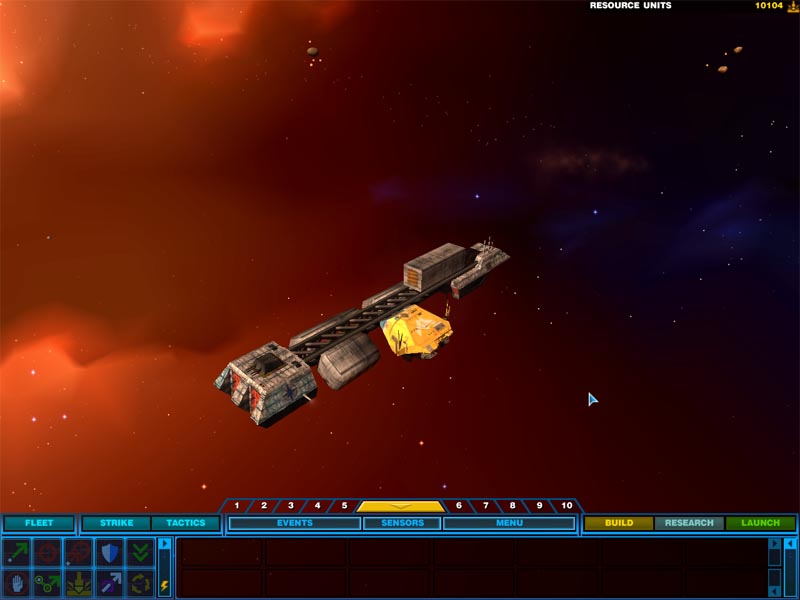Select control group 5 tab
This screenshot has height=600, width=800.
(343, 506)
